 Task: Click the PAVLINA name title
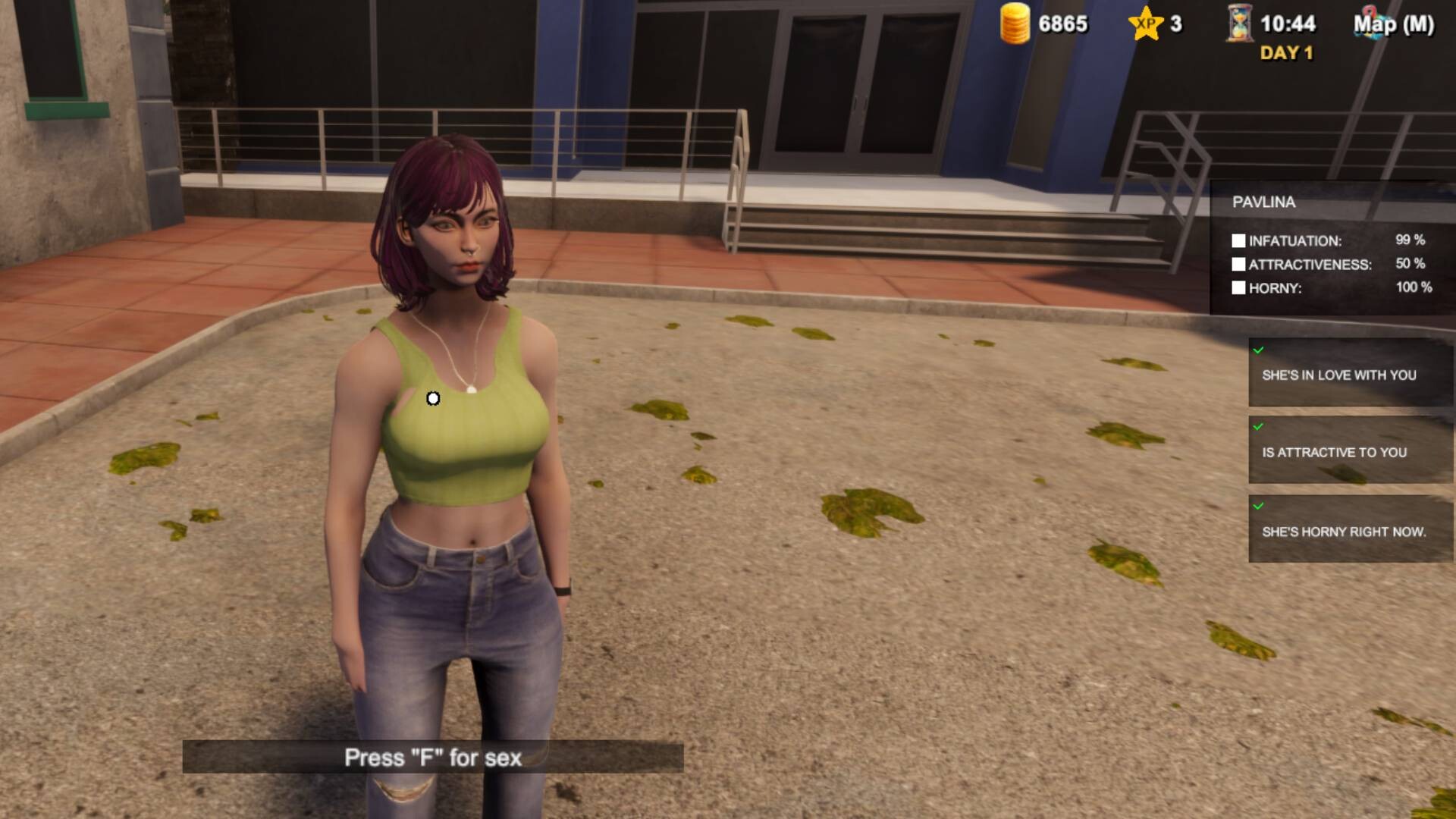(x=1263, y=202)
